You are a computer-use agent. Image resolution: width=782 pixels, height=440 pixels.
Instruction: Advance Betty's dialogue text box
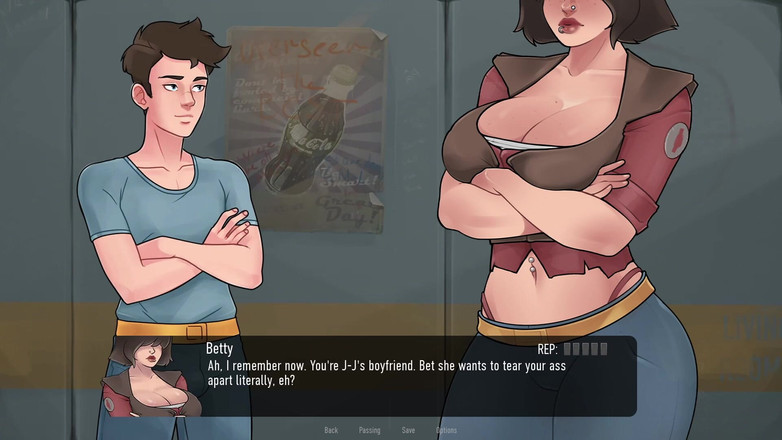pyautogui.click(x=400, y=374)
